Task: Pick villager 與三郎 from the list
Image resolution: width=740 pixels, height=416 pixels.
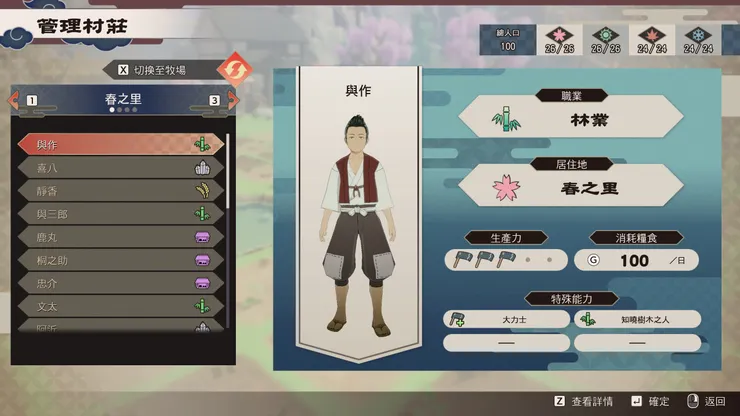Action: tap(120, 213)
